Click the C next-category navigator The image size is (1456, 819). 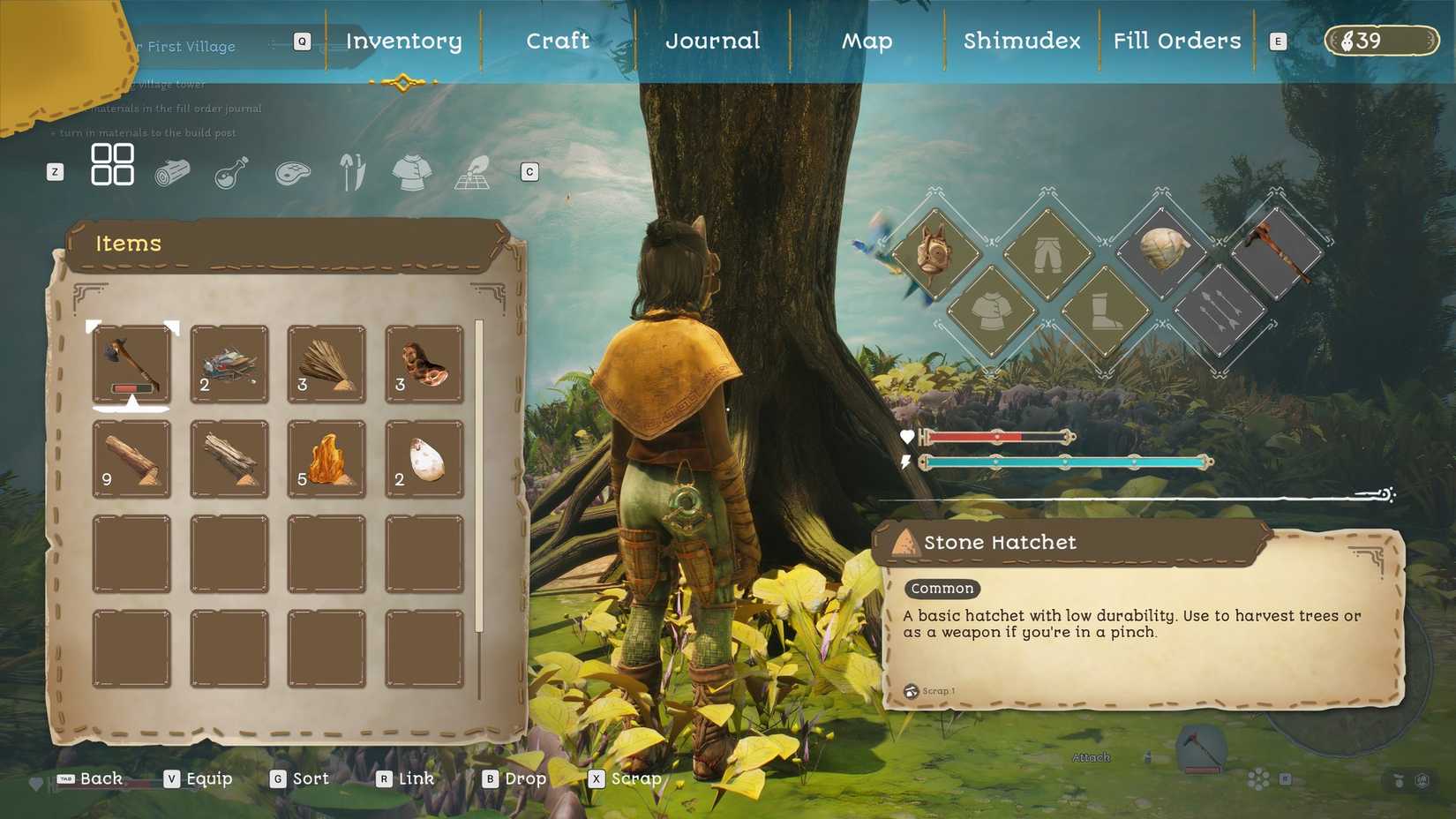click(x=529, y=171)
